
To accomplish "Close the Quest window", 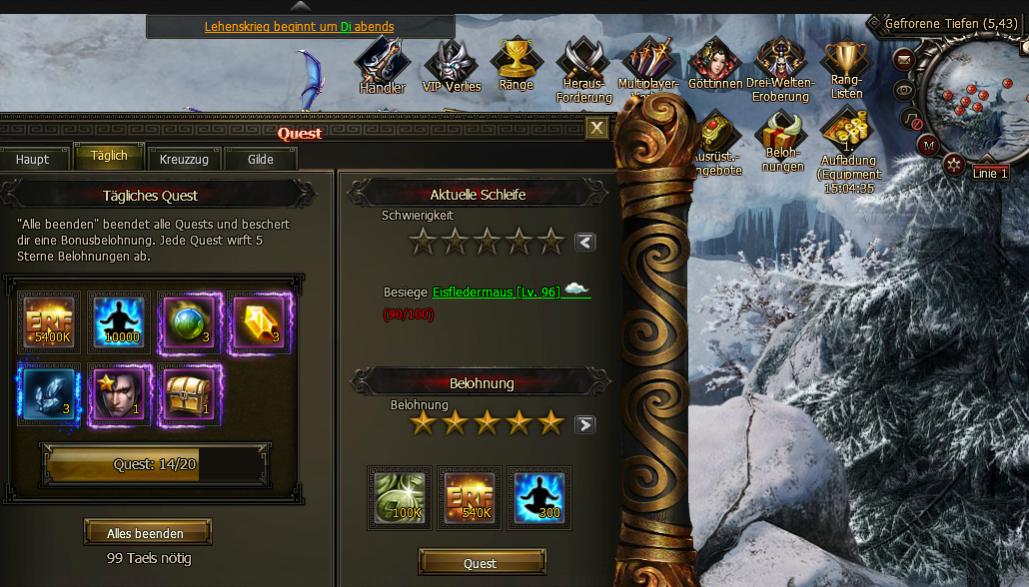I will [x=596, y=128].
